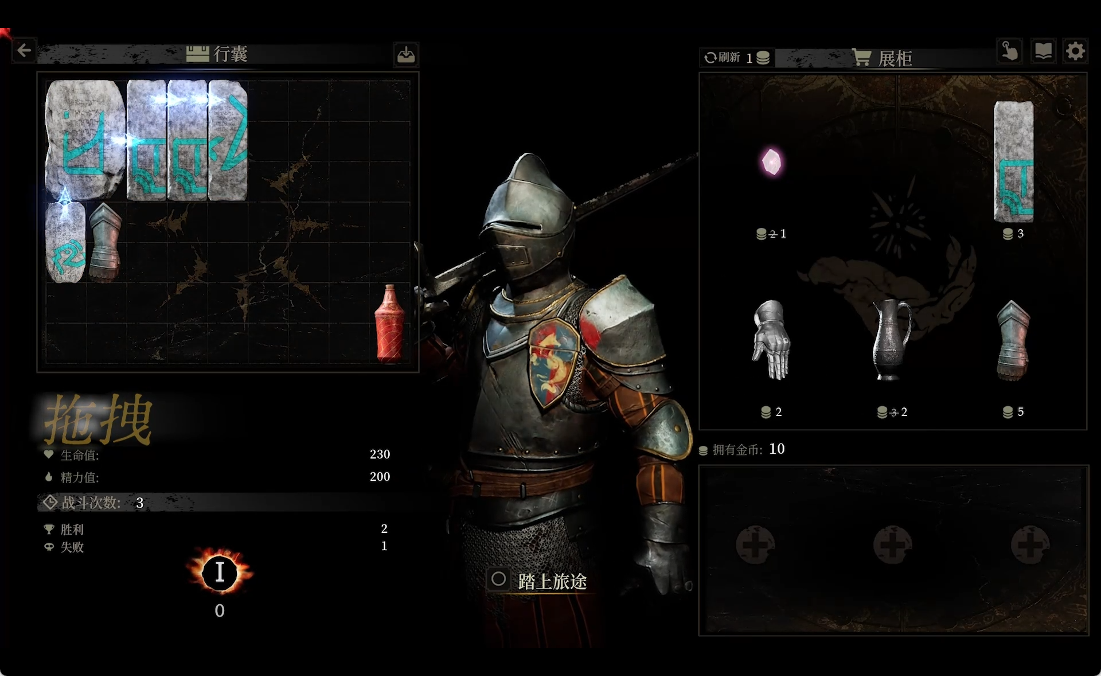Click the flaming round I emblem

(x=219, y=573)
